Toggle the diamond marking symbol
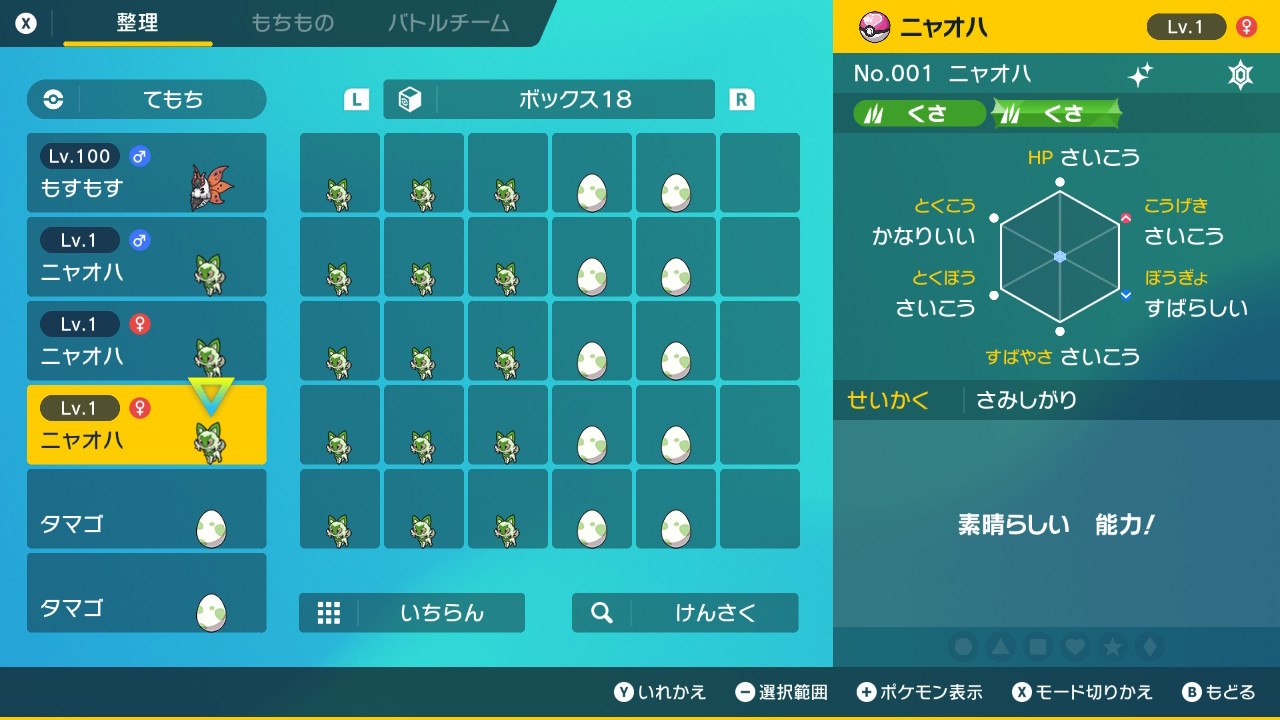The height and width of the screenshot is (720, 1280). pos(1149,647)
